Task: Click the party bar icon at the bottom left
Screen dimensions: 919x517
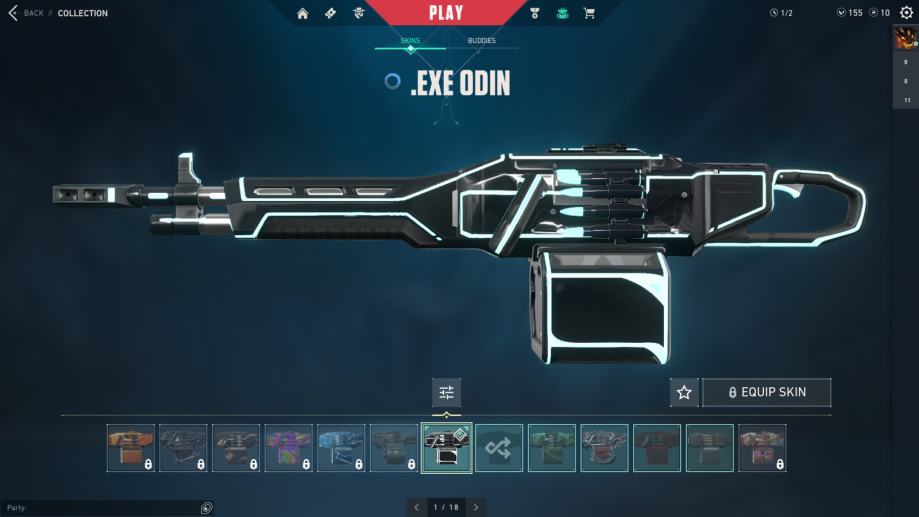Action: tap(206, 508)
